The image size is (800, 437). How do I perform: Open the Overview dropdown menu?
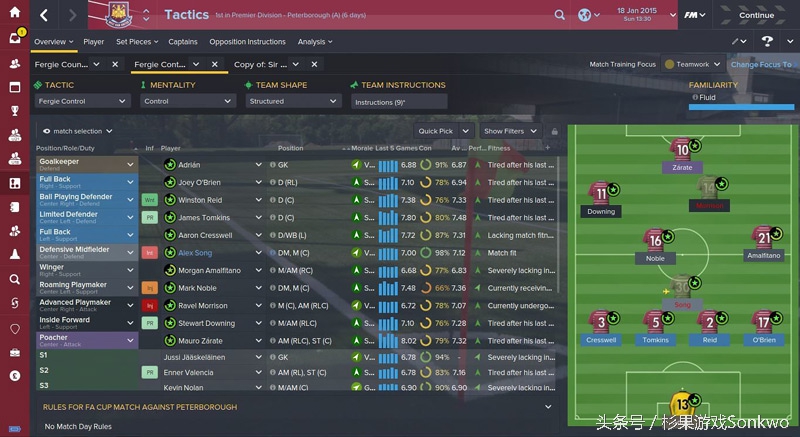point(52,42)
